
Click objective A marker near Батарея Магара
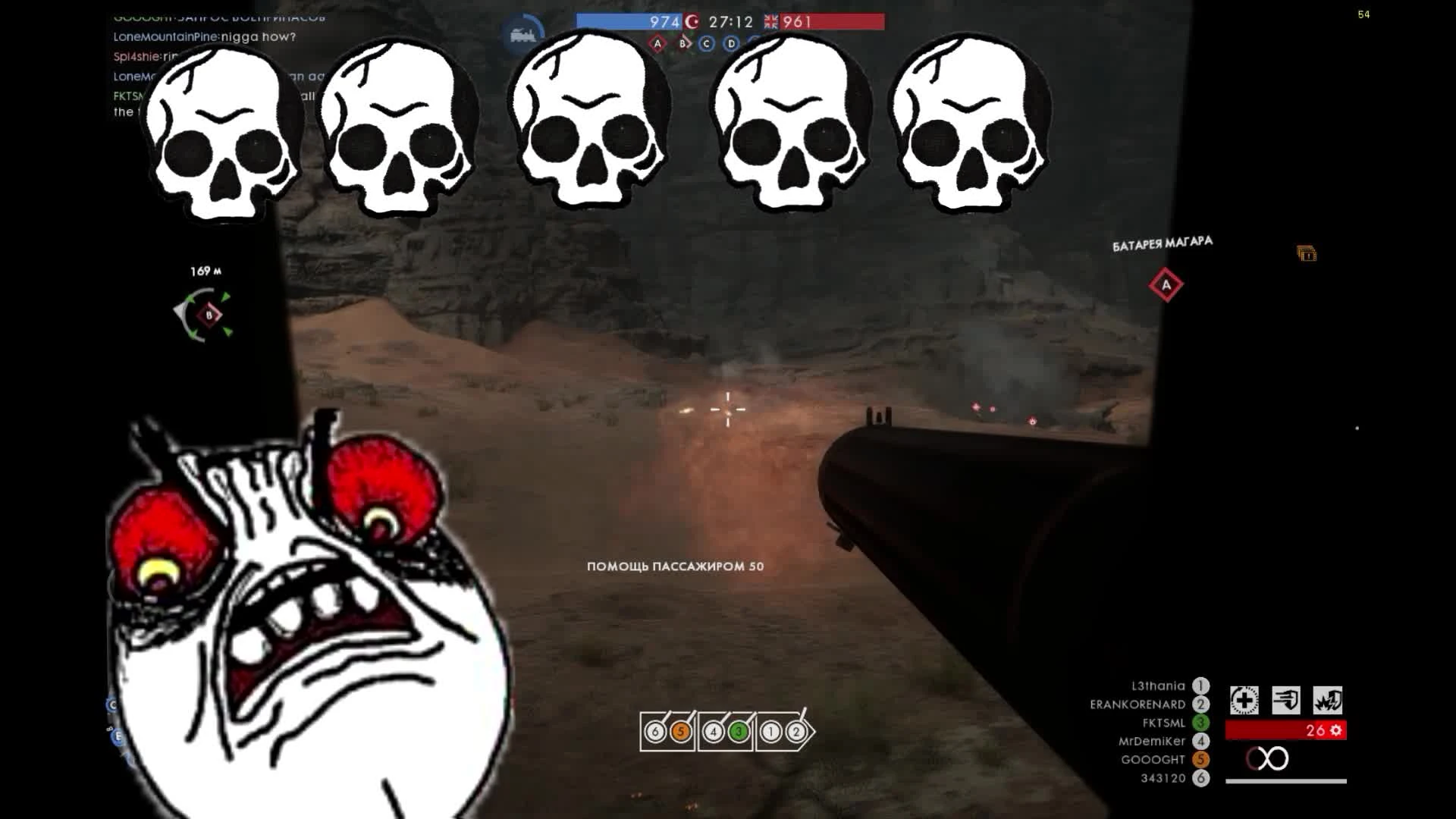tap(1166, 284)
